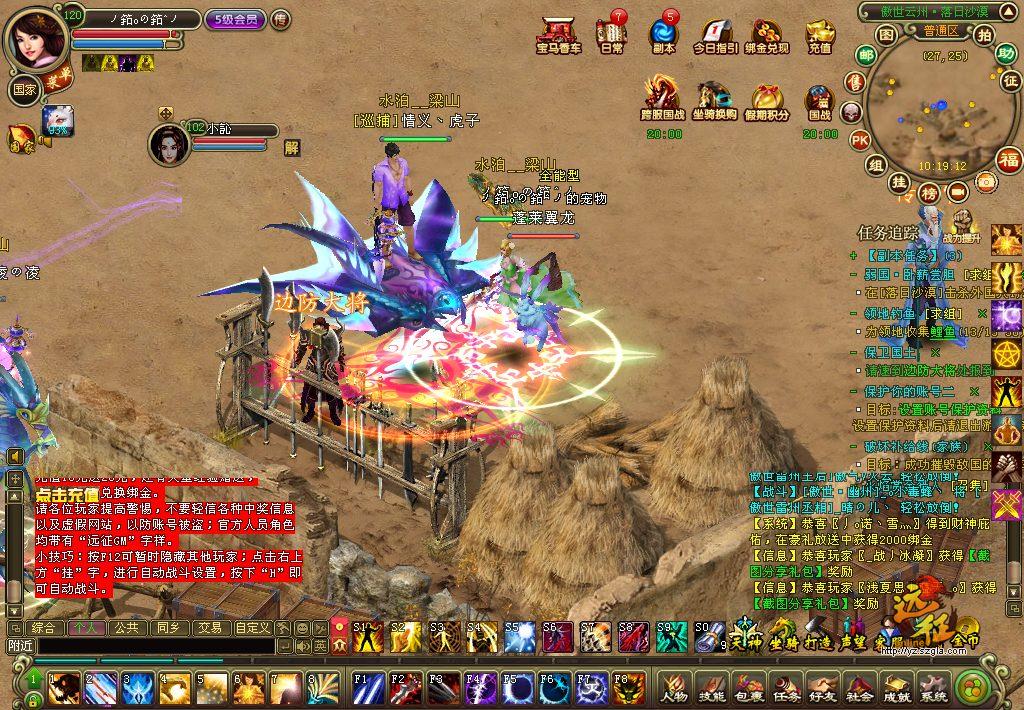The width and height of the screenshot is (1024, 710).
Task: Switch chat to the 综合 tab
Action: click(43, 628)
